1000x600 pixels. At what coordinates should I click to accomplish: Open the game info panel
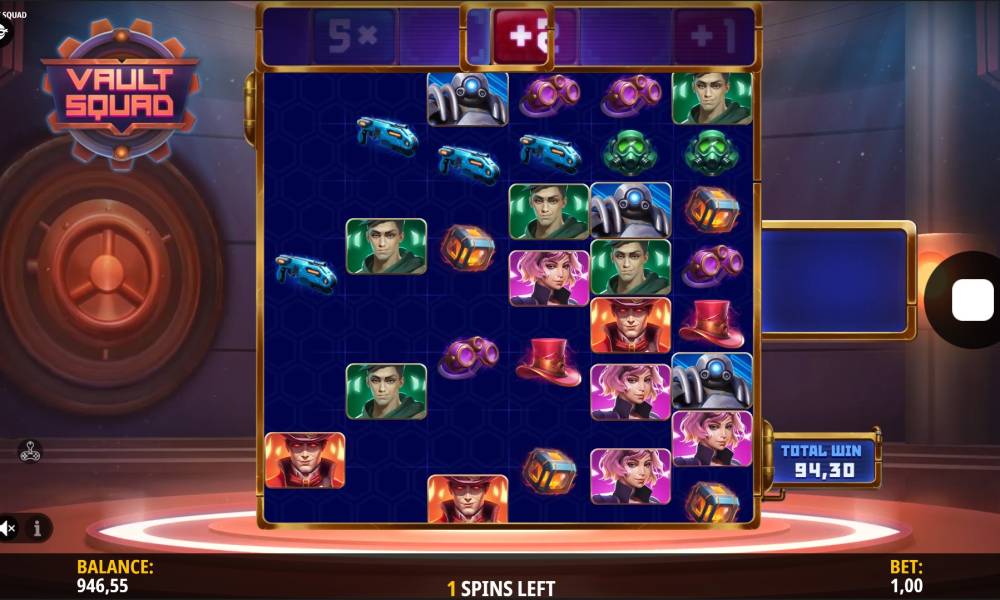(37, 527)
